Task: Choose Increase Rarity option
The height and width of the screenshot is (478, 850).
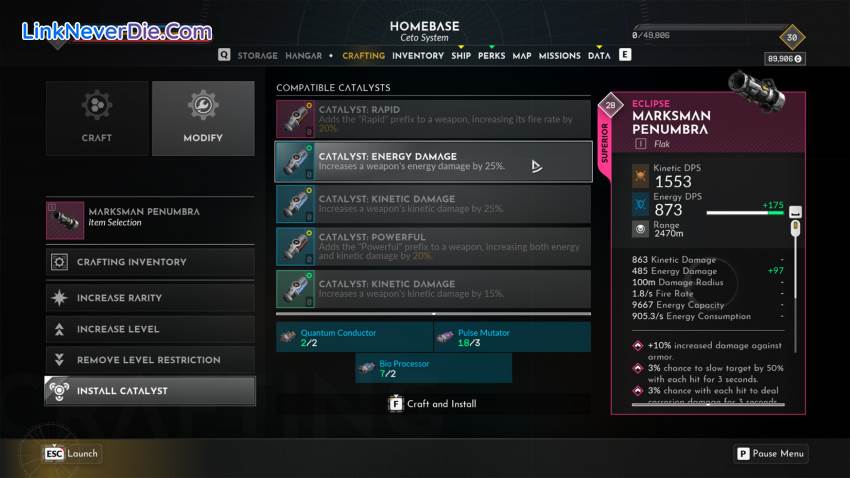Action: pyautogui.click(x=150, y=298)
